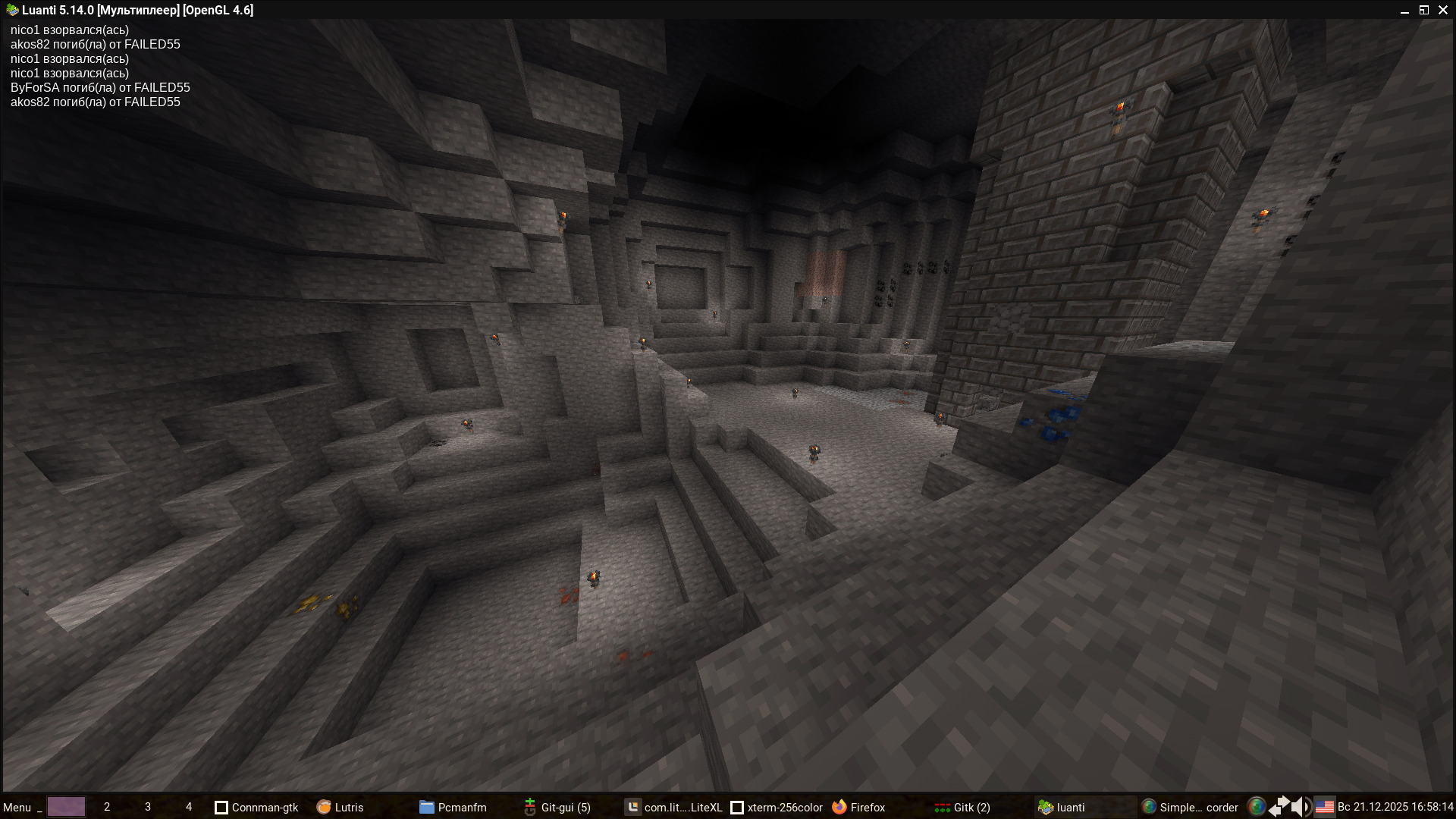The height and width of the screenshot is (819, 1456).
Task: Close the Luanti game window
Action: (x=1443, y=10)
